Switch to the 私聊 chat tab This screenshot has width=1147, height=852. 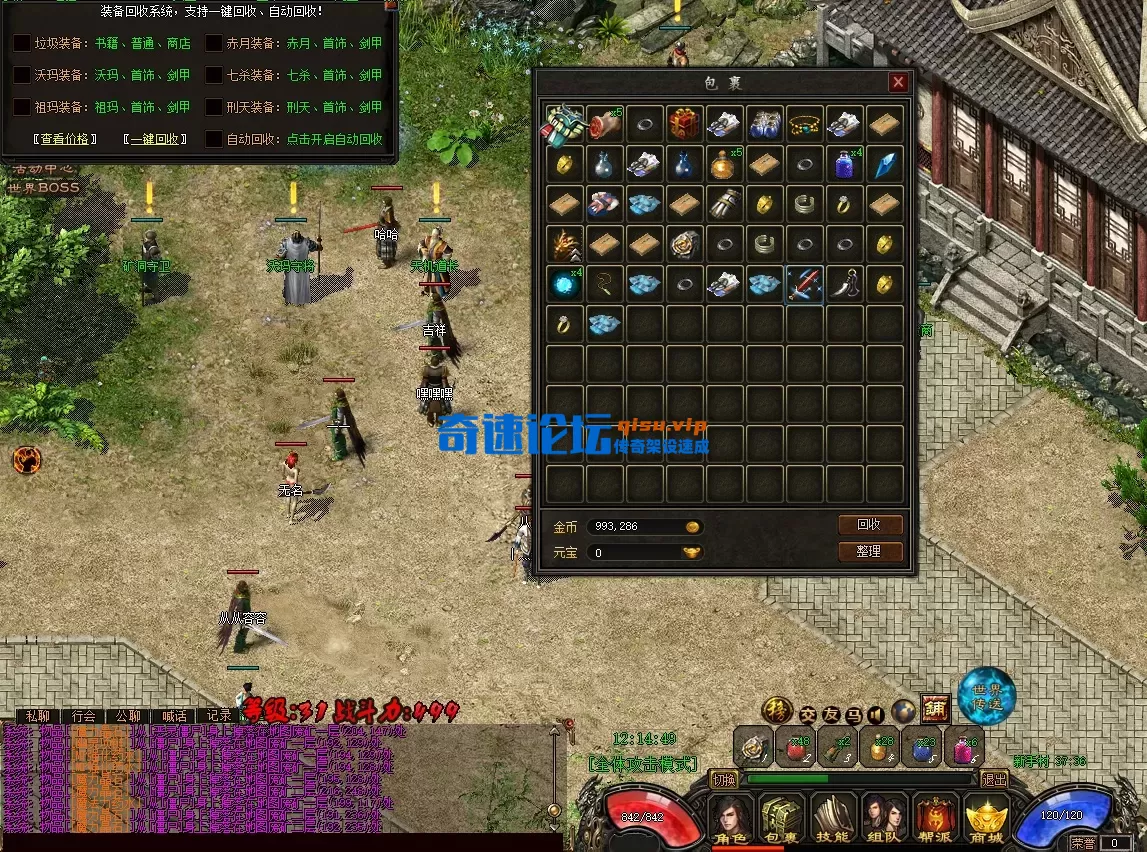click(x=37, y=716)
